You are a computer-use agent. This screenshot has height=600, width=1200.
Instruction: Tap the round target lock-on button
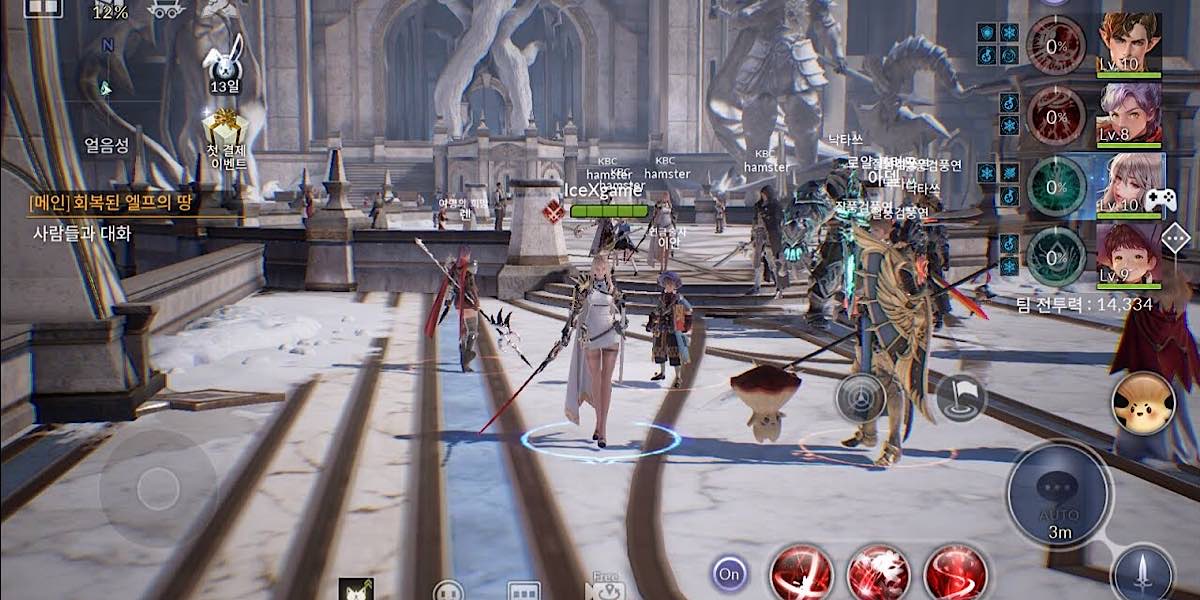tap(860, 397)
